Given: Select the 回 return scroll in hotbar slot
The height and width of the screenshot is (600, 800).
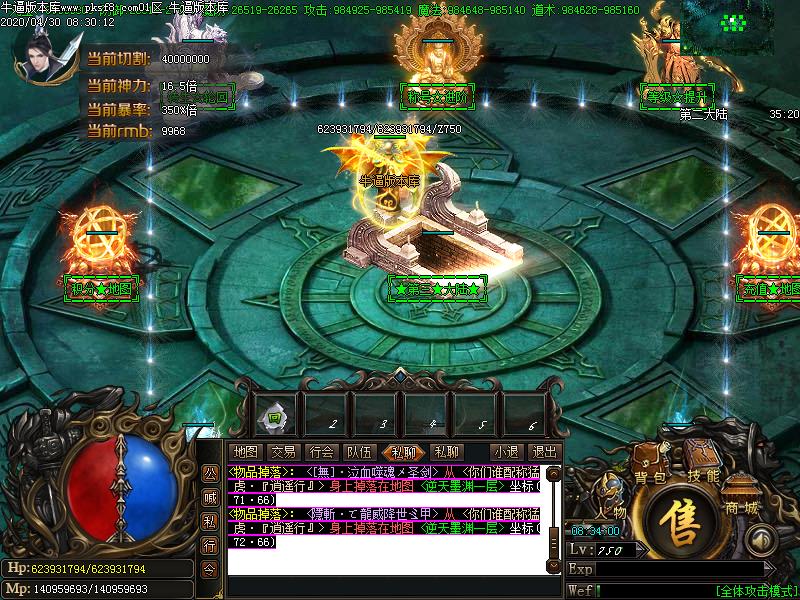Looking at the screenshot, I should pyautogui.click(x=276, y=415).
